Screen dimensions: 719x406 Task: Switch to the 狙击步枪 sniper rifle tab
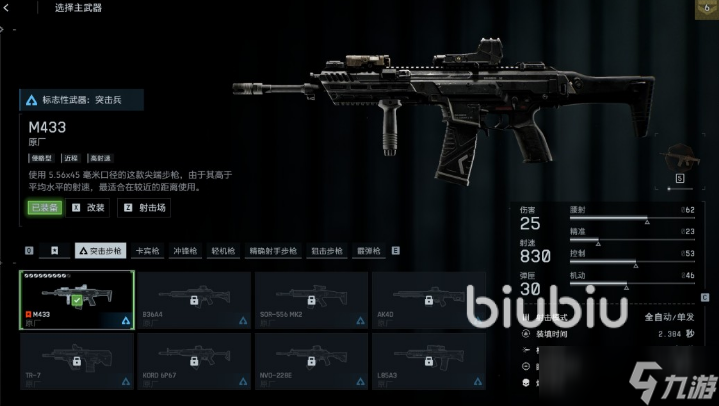tap(327, 251)
